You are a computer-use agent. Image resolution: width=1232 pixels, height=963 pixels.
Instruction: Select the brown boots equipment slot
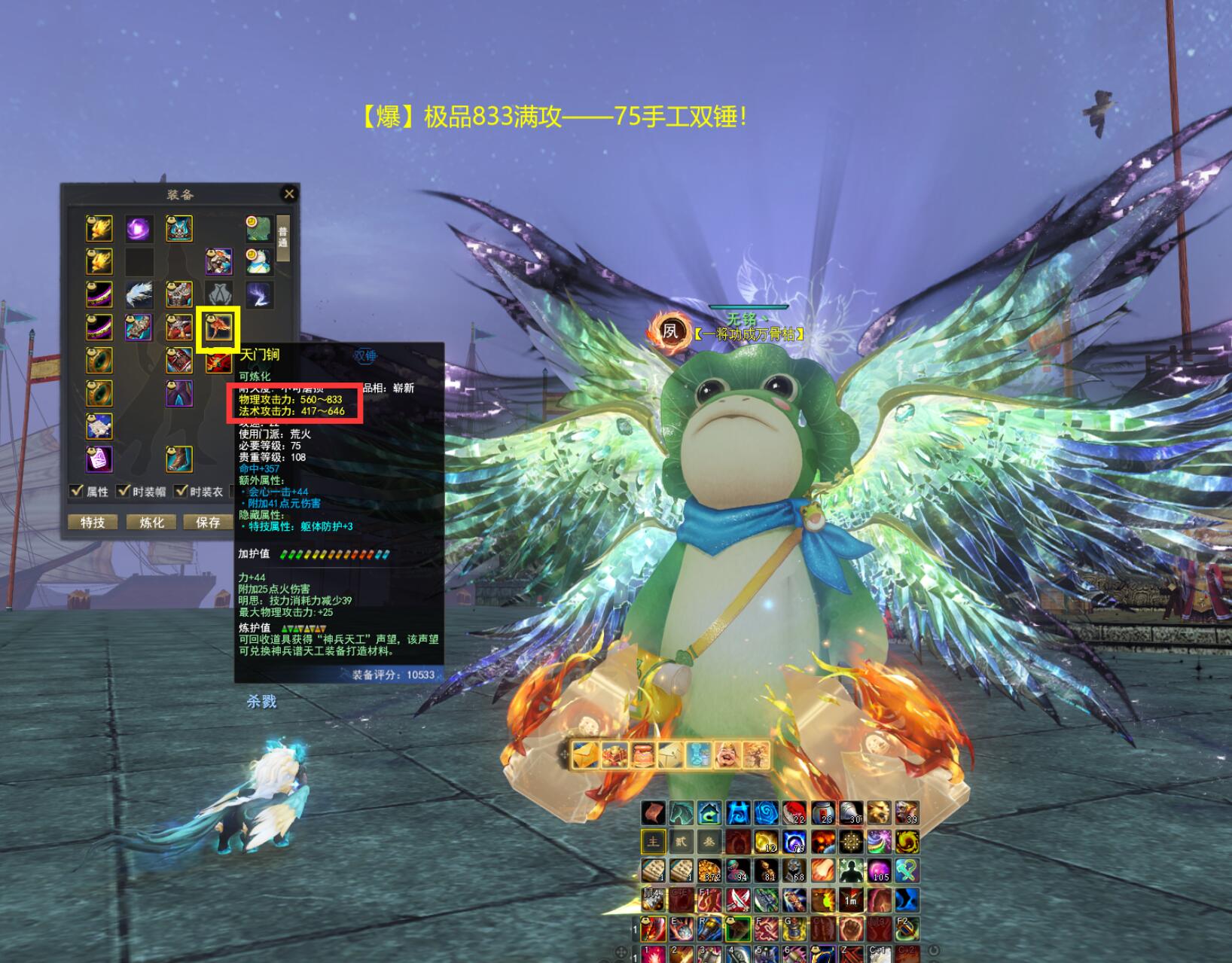coord(179,458)
